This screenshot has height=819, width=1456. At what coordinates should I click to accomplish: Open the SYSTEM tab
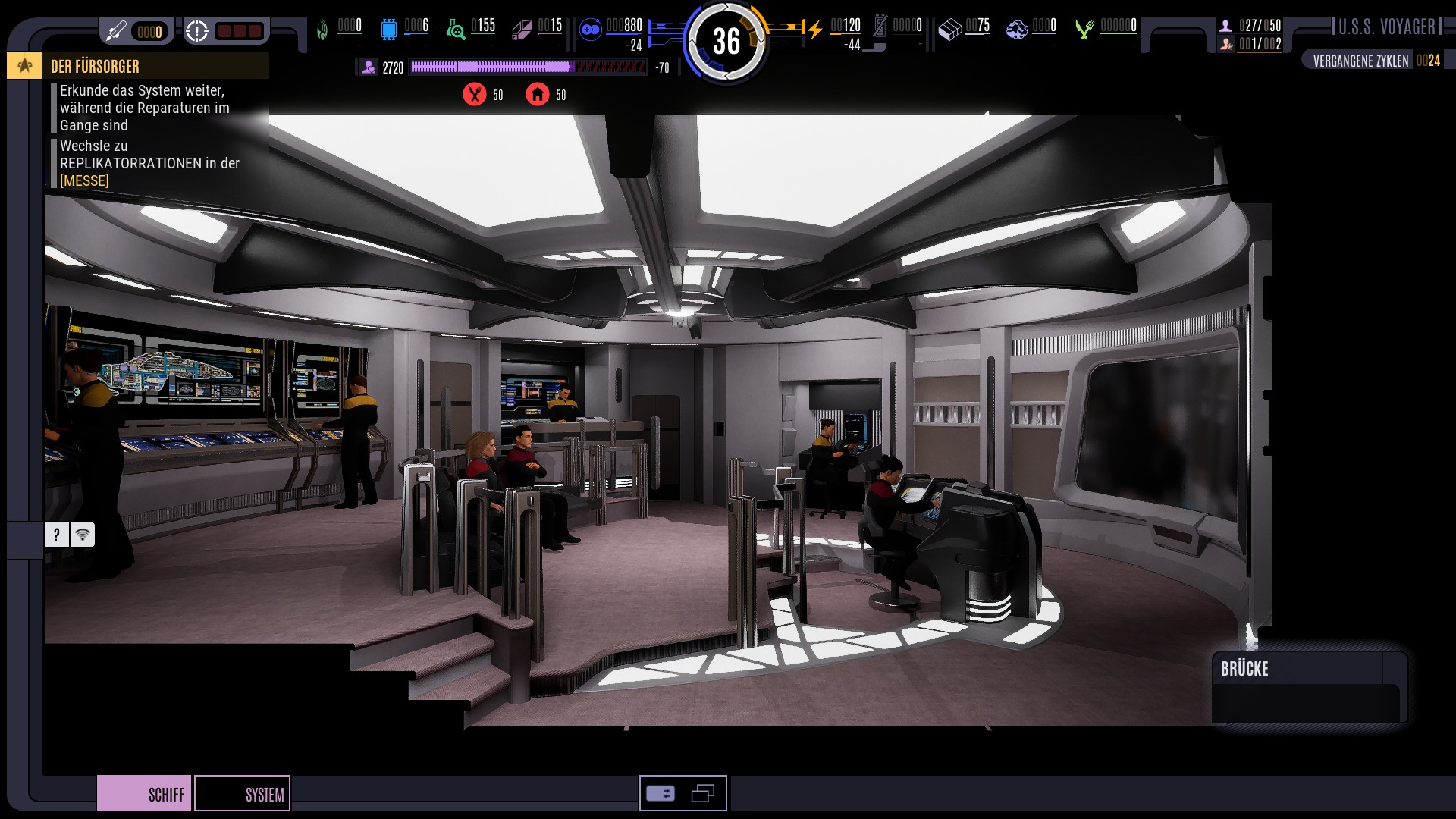point(243,793)
